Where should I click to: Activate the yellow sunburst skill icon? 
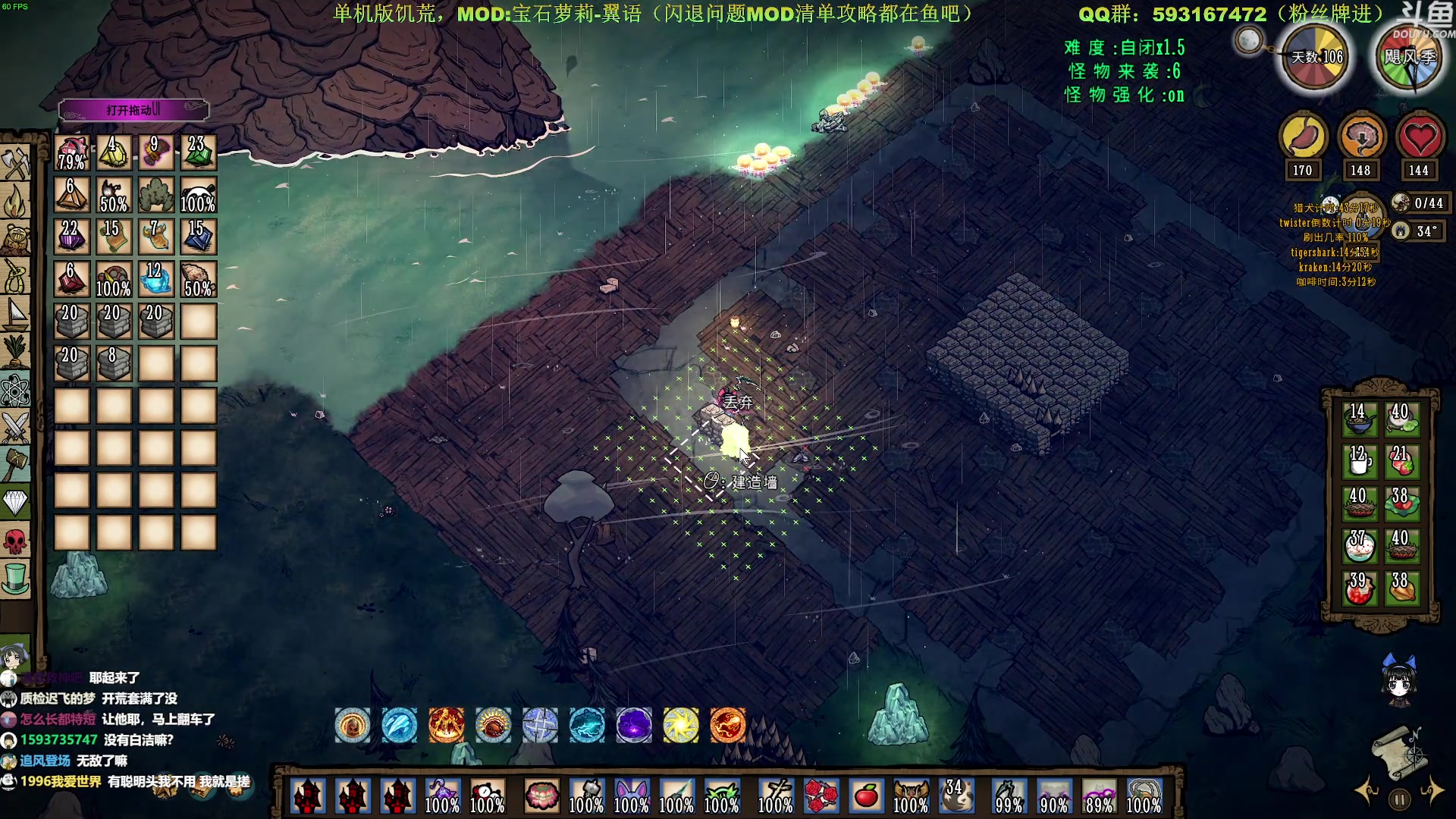pyautogui.click(x=681, y=726)
